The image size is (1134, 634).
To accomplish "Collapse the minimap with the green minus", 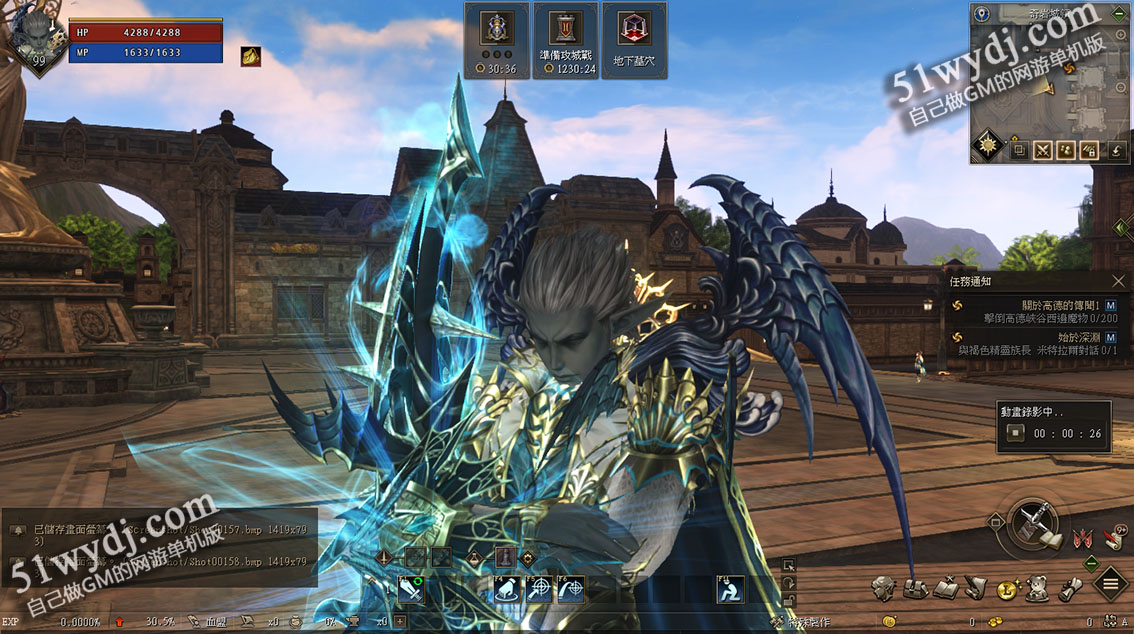I will tap(1119, 13).
